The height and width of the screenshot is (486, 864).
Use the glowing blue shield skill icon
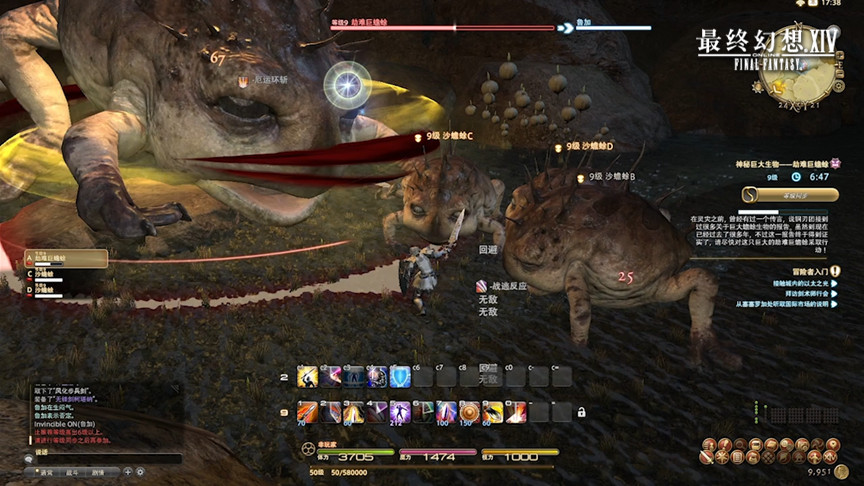pos(399,377)
